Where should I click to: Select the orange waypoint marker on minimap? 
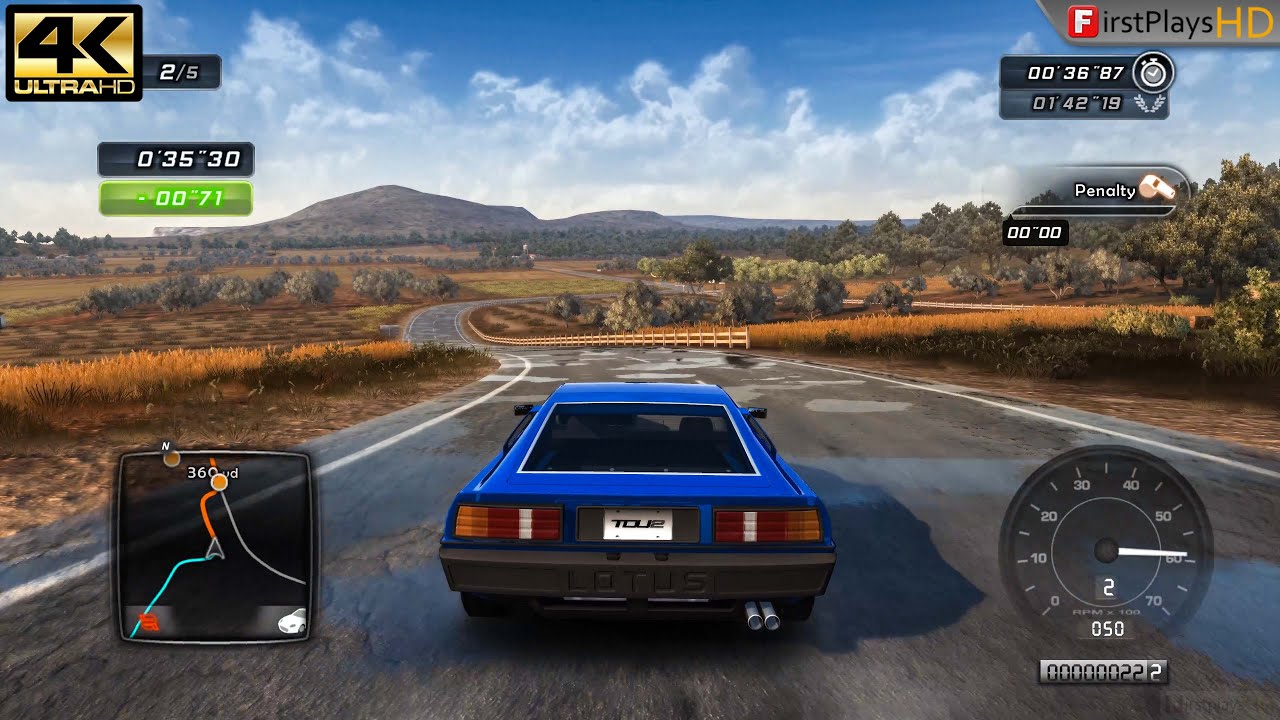(x=219, y=482)
